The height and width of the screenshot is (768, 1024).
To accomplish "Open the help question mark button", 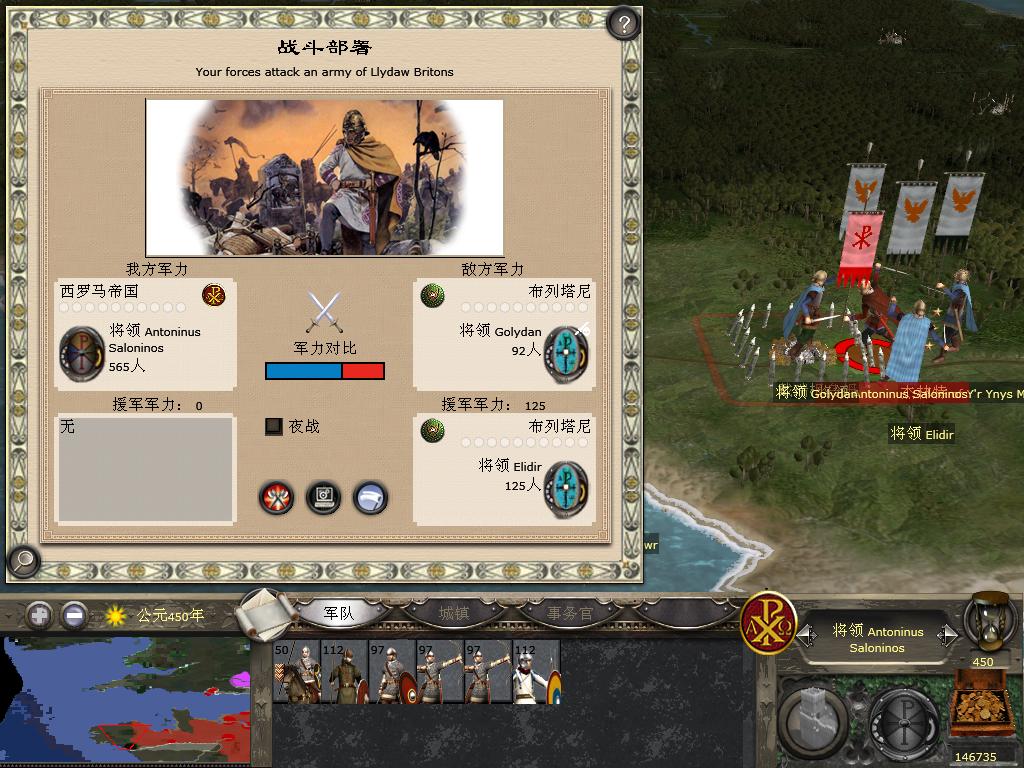I will point(623,24).
